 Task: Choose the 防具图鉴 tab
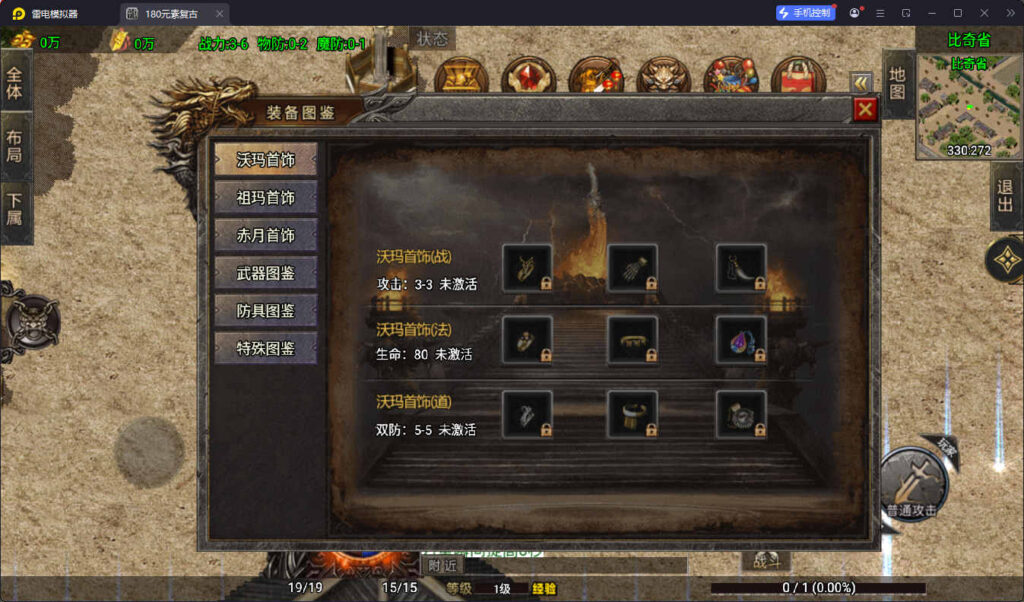(266, 310)
